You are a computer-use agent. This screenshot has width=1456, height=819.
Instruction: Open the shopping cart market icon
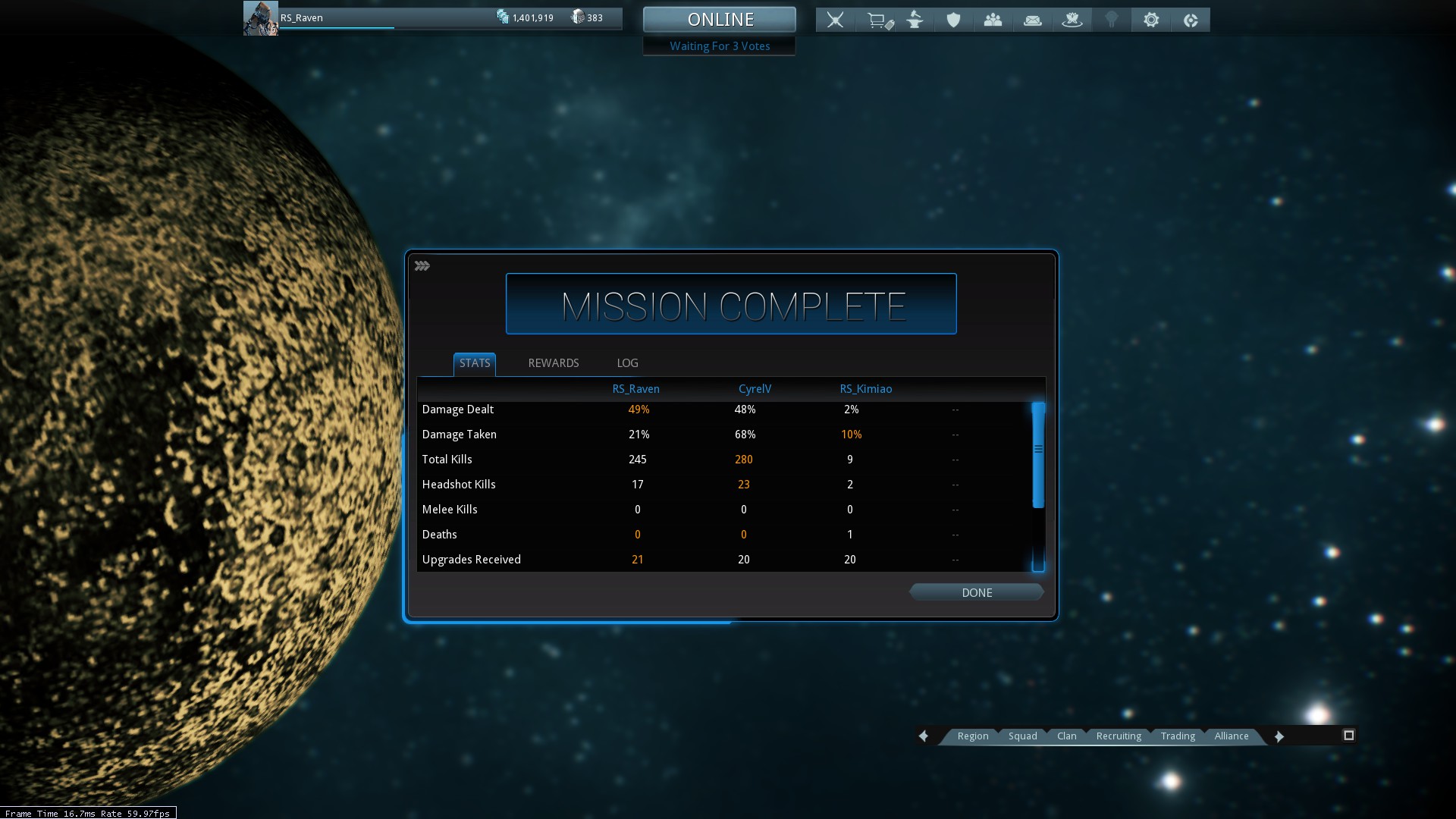[878, 20]
